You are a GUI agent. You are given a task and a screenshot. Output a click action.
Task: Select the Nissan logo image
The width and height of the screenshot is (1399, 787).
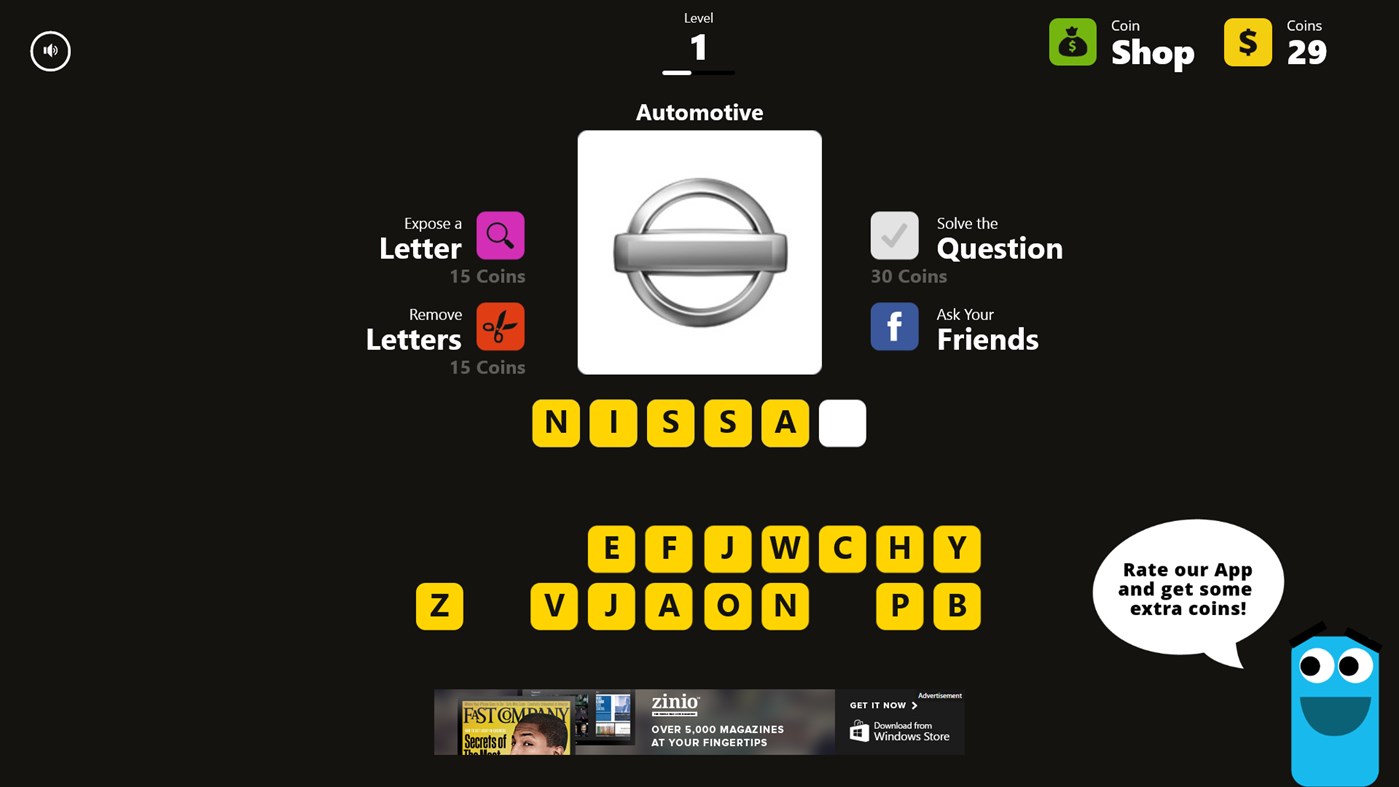(699, 251)
